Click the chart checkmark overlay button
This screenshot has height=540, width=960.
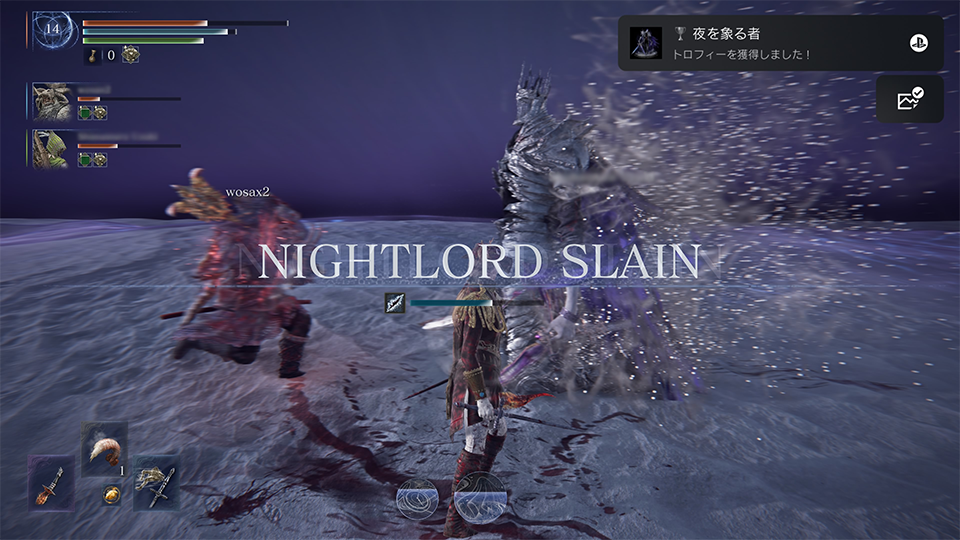click(909, 99)
